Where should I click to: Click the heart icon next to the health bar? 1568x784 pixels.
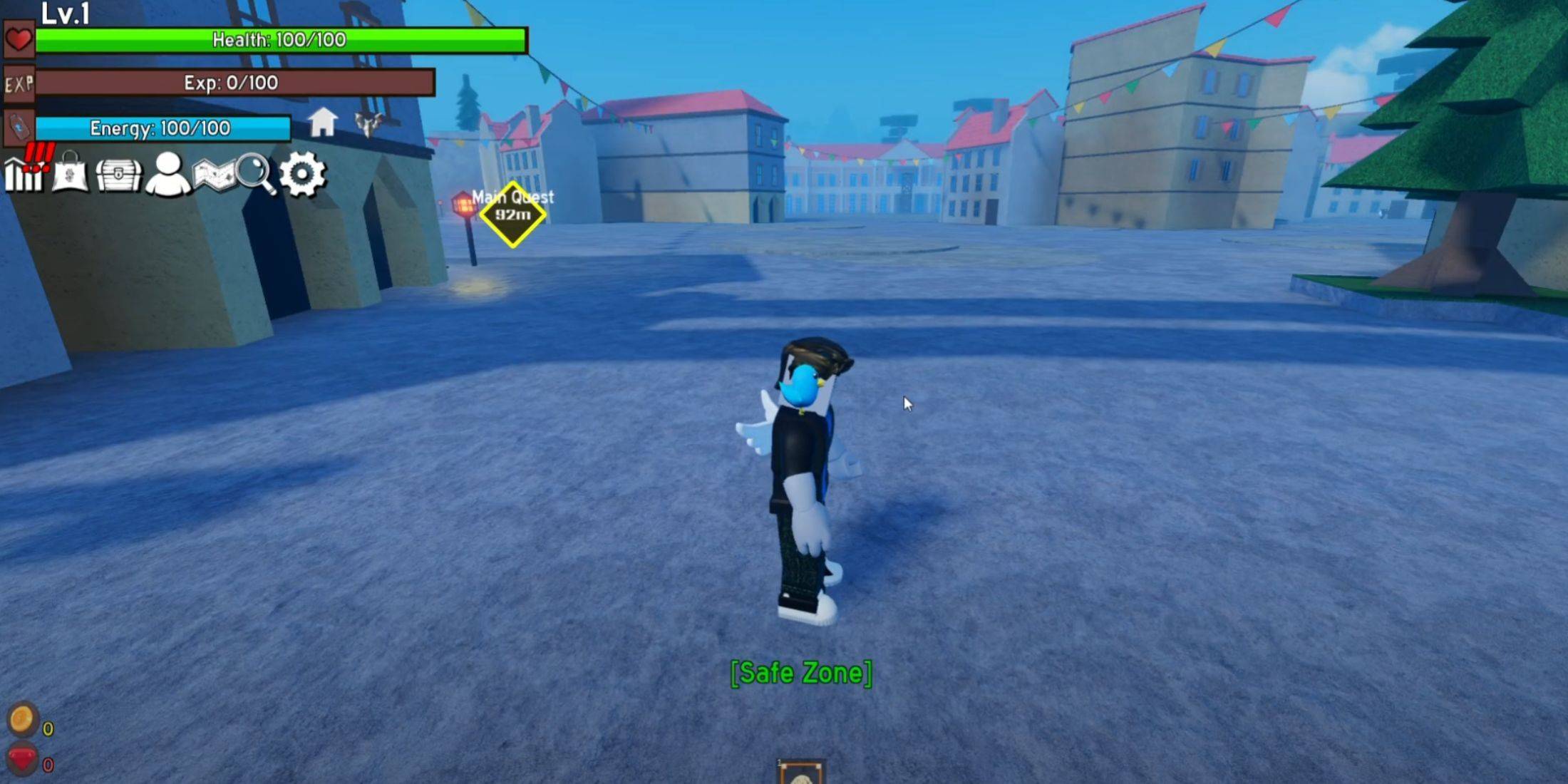(x=20, y=40)
